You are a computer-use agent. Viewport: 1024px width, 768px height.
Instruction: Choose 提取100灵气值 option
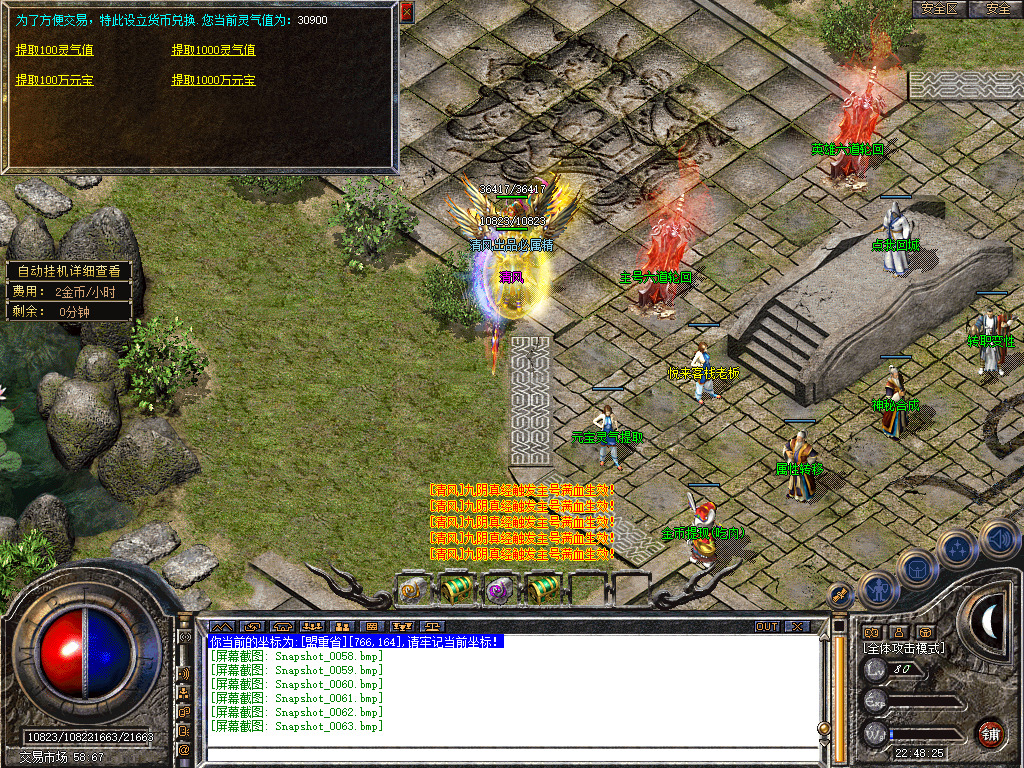click(54, 50)
